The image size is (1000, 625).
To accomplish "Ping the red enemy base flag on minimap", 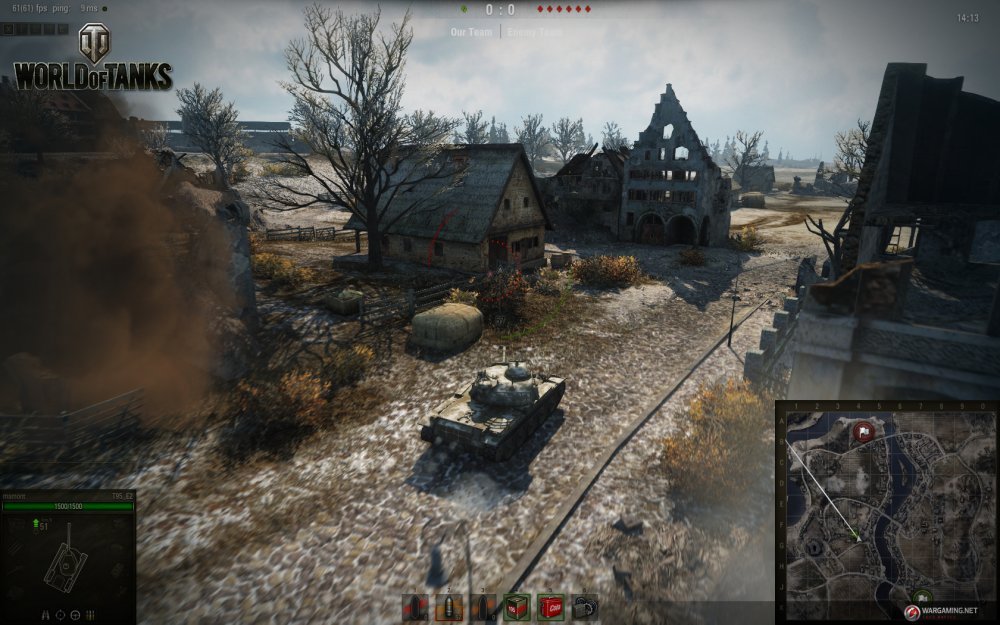I will tap(864, 432).
